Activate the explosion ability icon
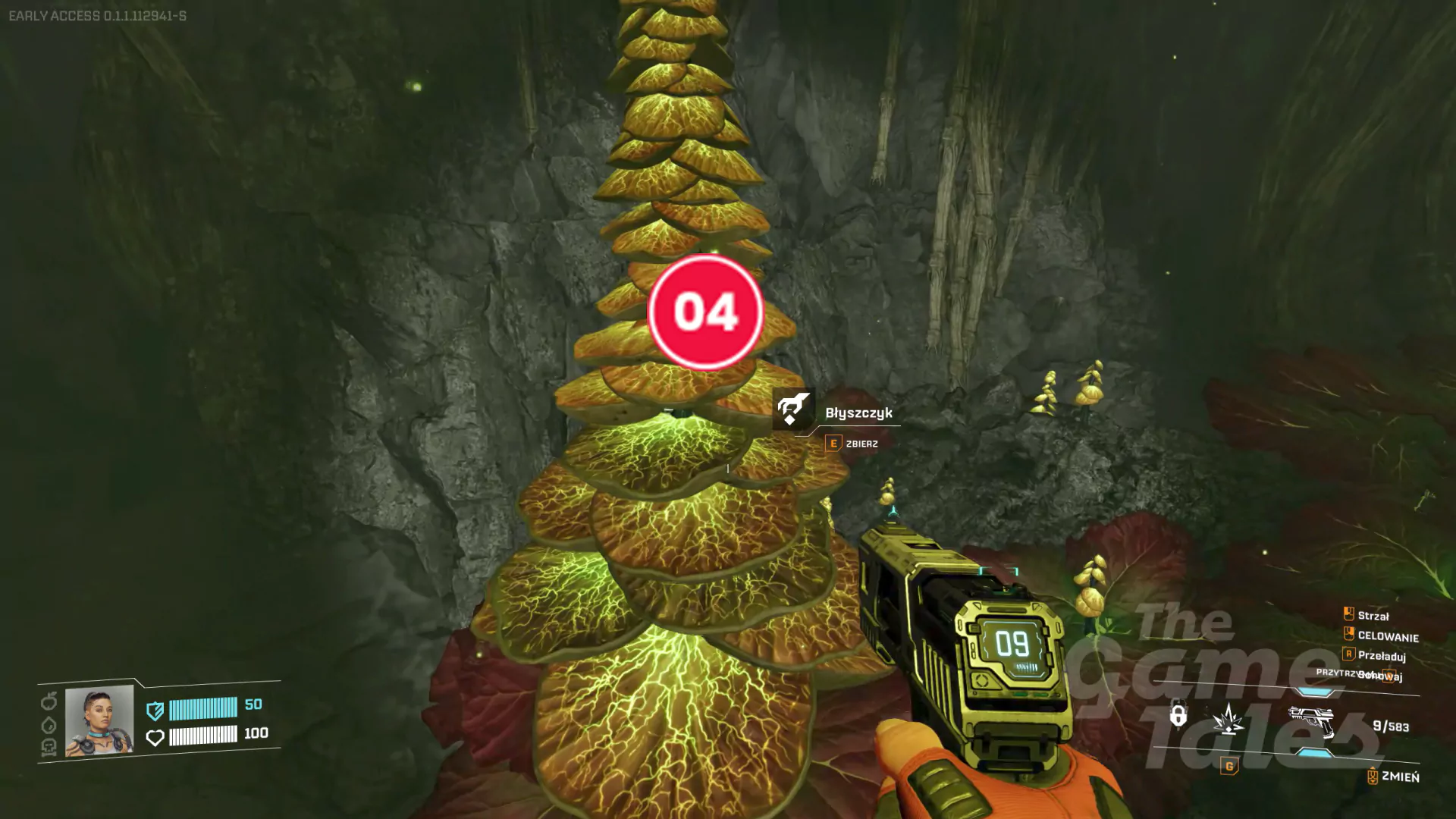Viewport: 1456px width, 819px height. (1228, 718)
